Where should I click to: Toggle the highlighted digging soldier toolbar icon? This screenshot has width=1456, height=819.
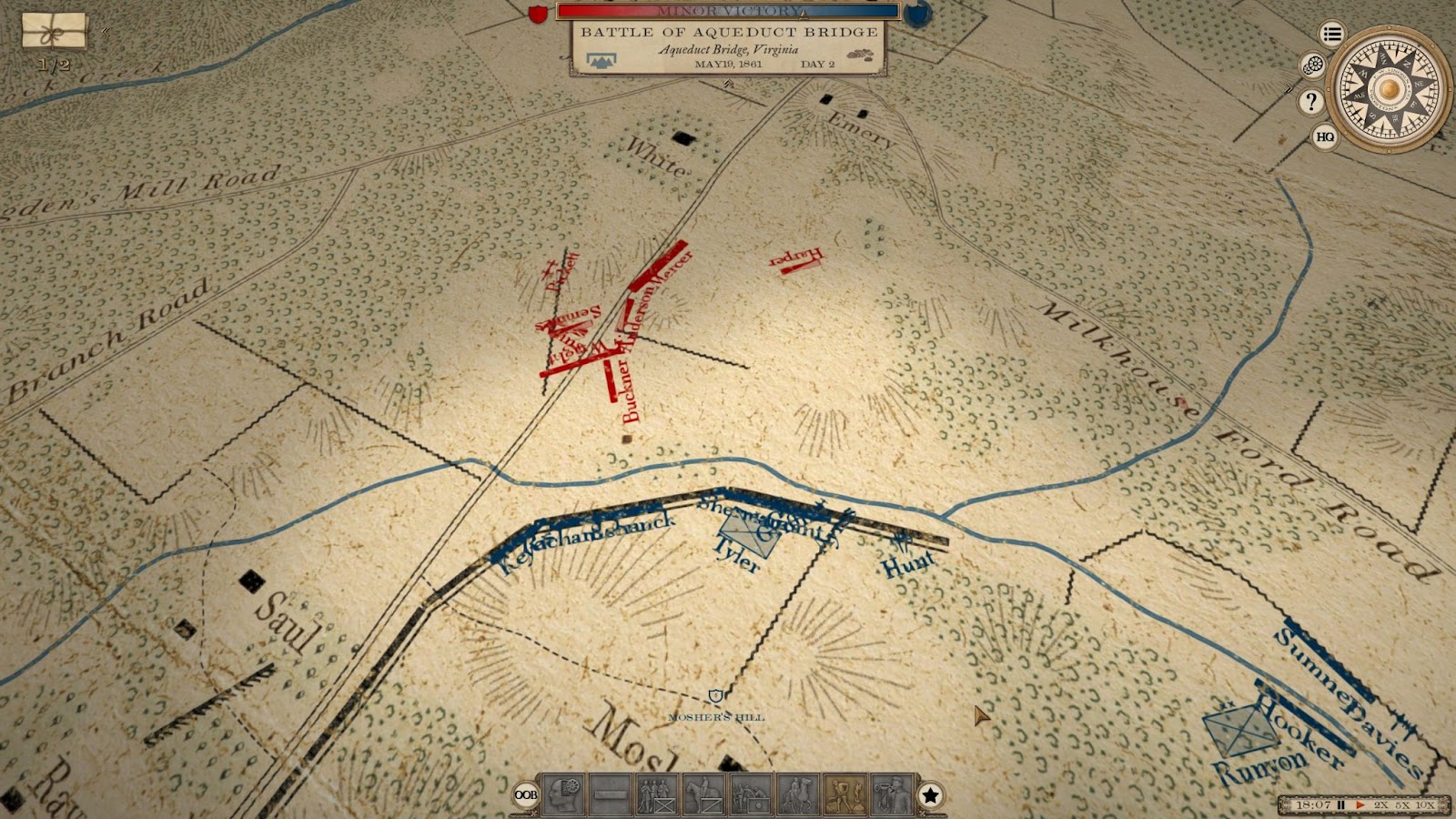[x=844, y=794]
